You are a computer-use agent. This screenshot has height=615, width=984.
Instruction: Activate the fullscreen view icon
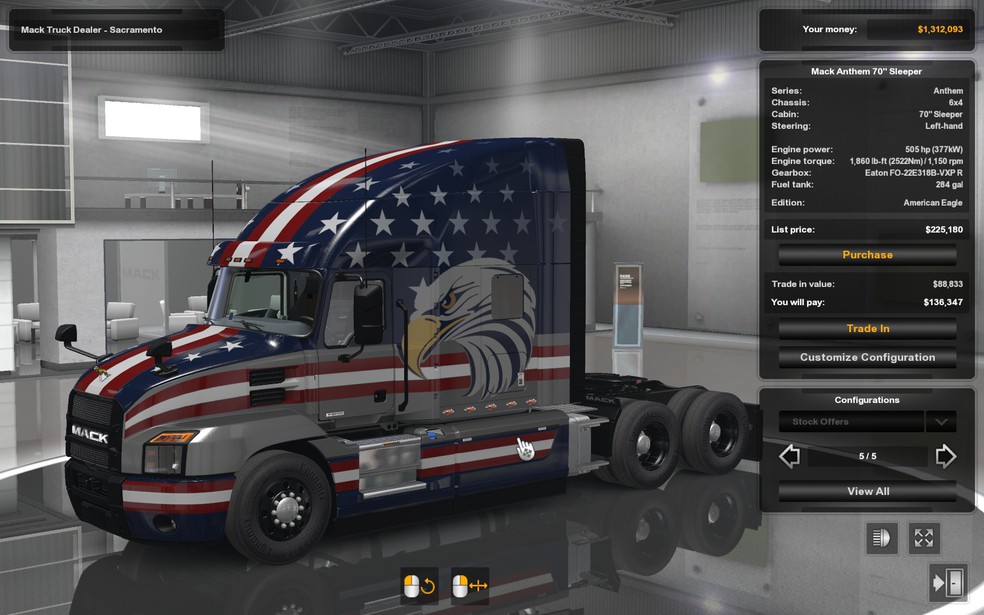923,538
